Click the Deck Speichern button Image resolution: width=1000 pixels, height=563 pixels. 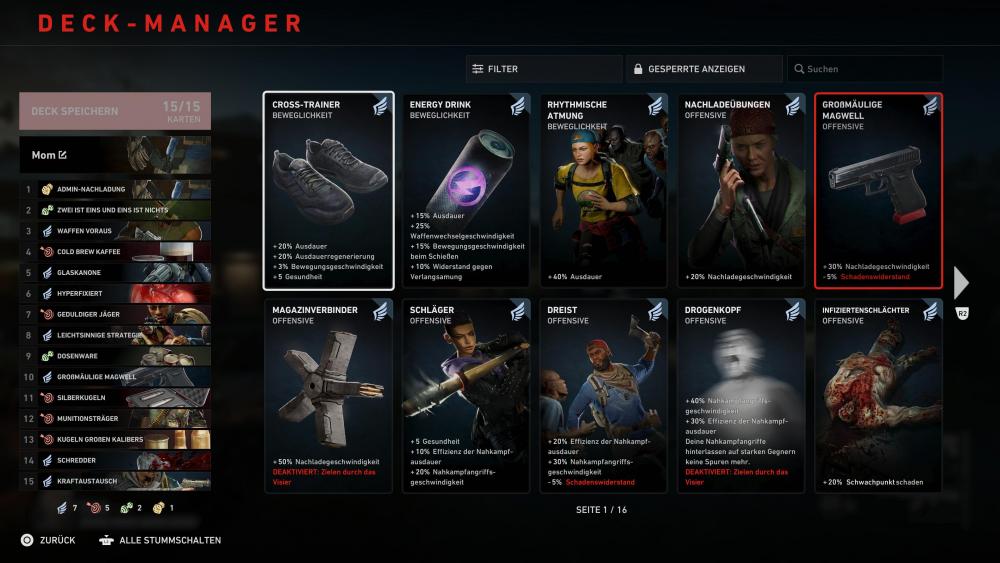(x=114, y=111)
